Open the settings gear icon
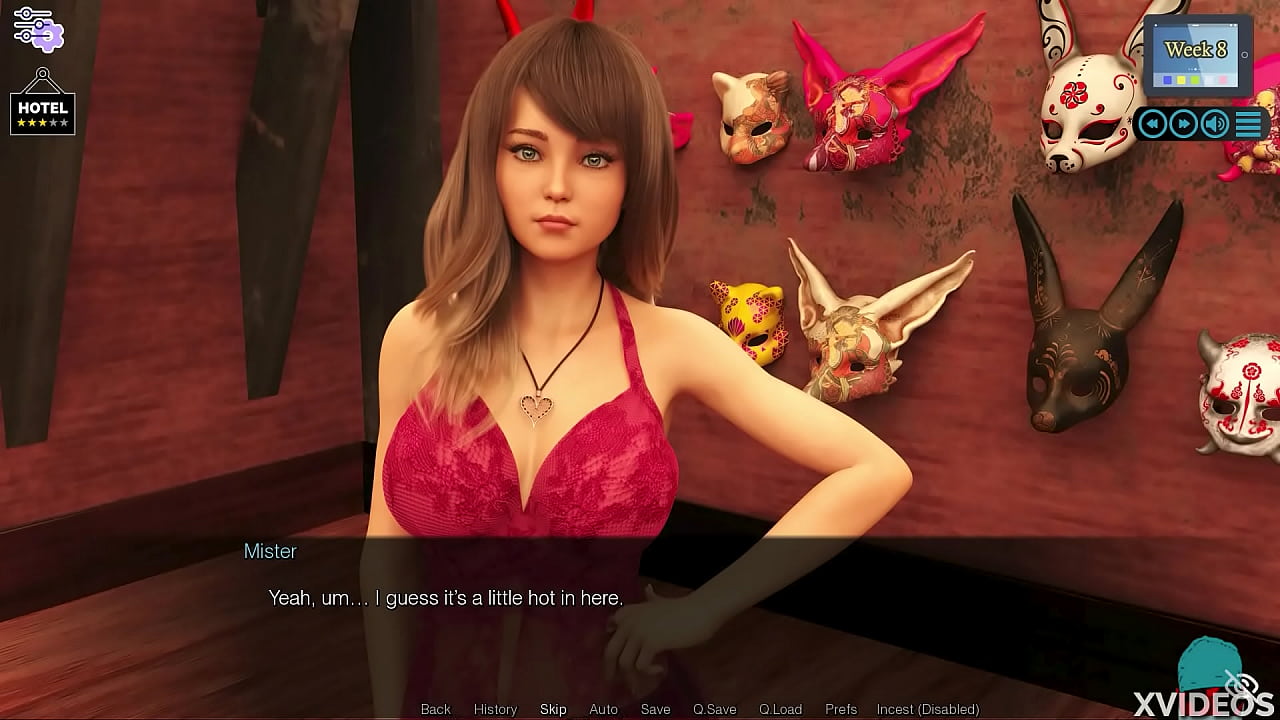This screenshot has height=720, width=1280. pyautogui.click(x=38, y=28)
